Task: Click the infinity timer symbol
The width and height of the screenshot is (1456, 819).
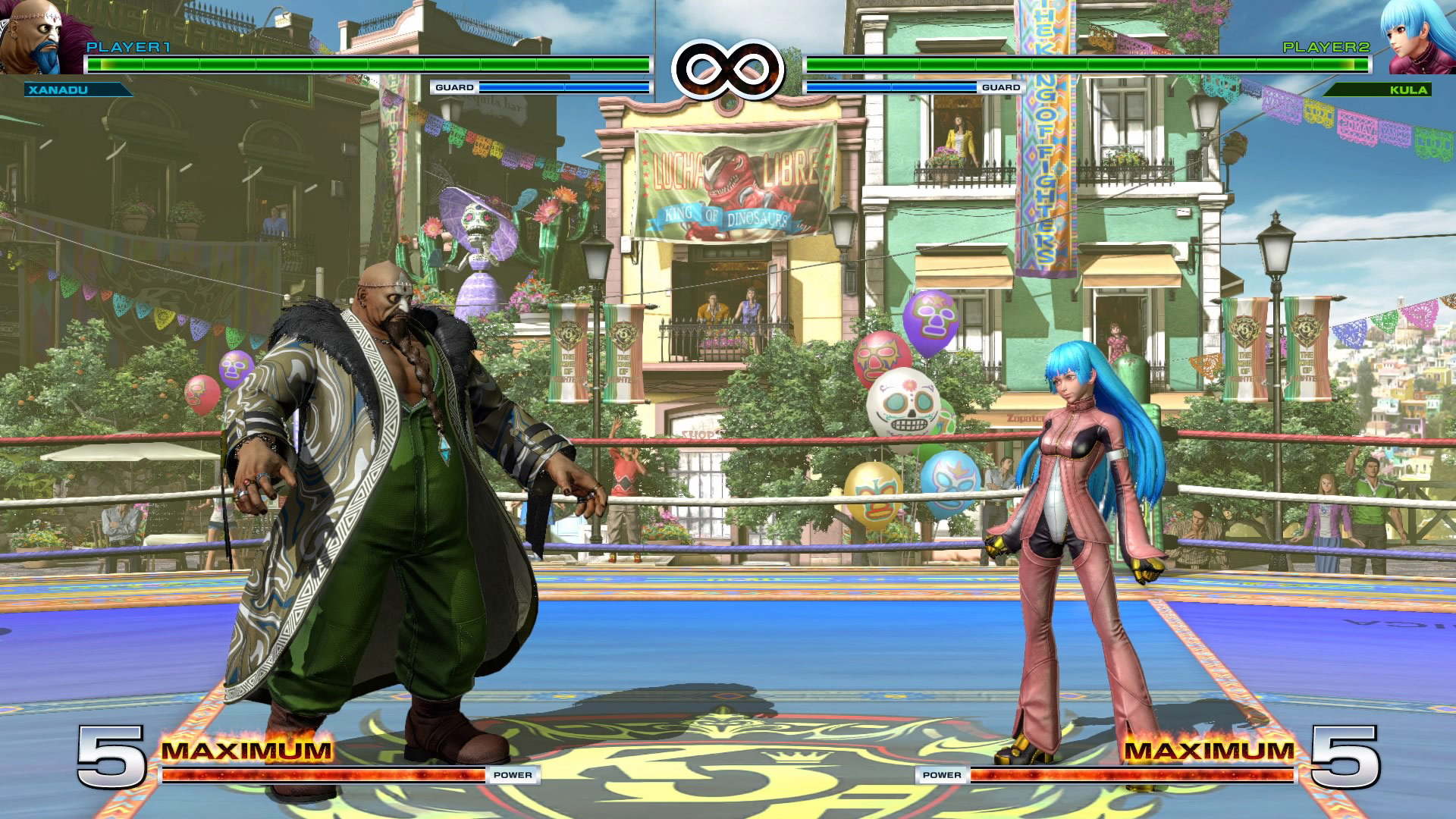Action: 726,67
